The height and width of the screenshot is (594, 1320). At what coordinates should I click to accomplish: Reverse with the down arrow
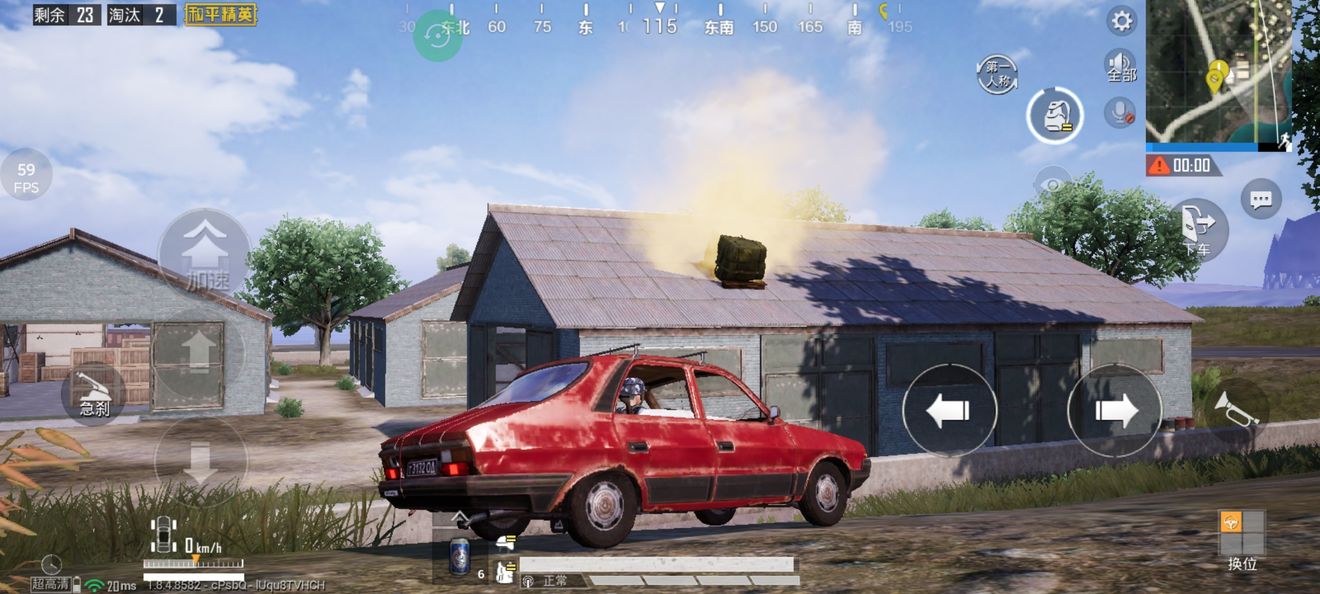pyautogui.click(x=199, y=459)
